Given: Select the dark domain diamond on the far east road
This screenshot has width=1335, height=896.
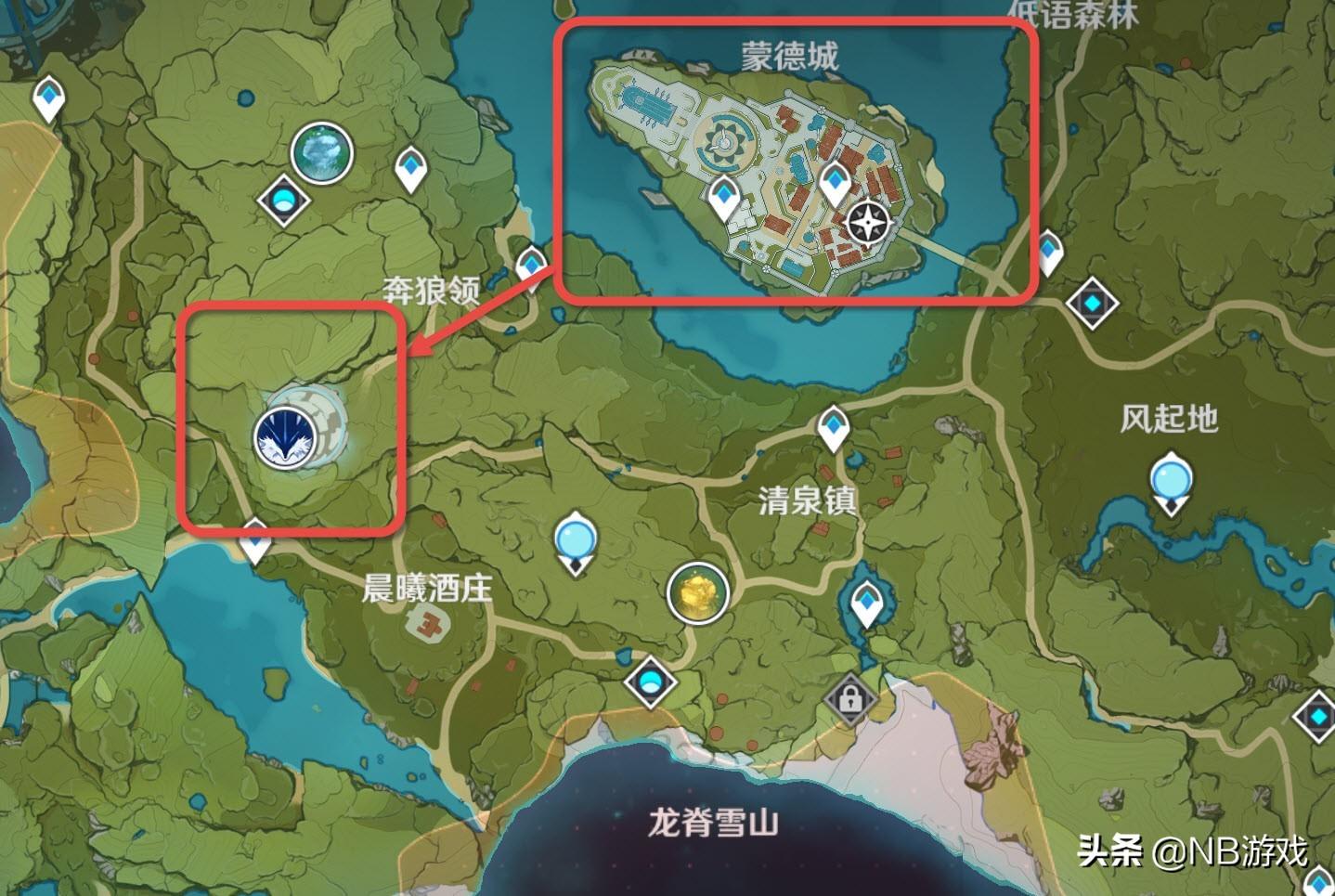Looking at the screenshot, I should coord(1093,301).
